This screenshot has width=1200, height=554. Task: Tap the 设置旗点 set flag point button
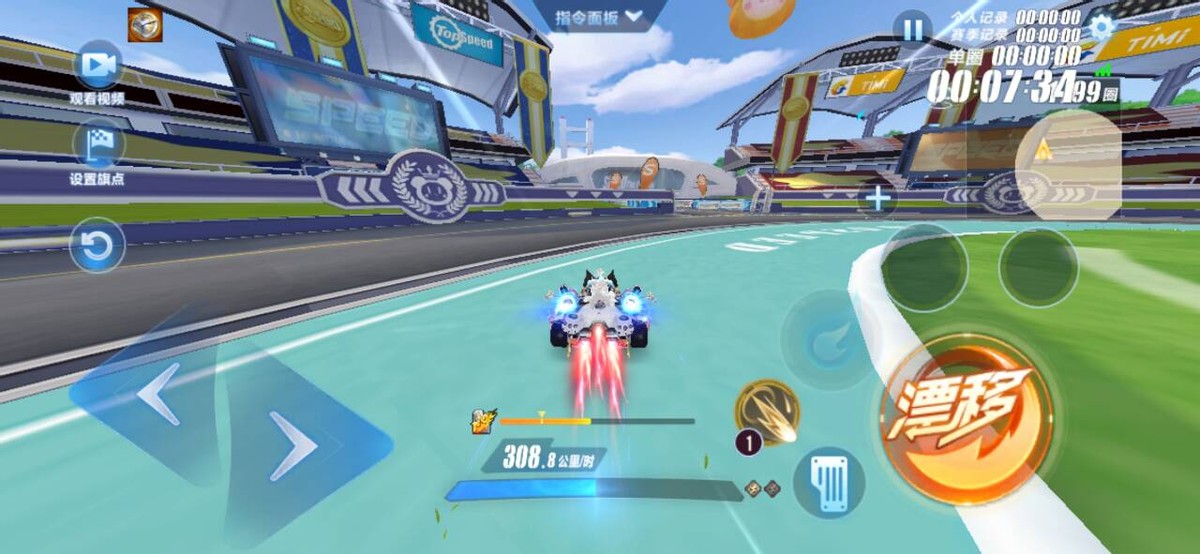(98, 145)
